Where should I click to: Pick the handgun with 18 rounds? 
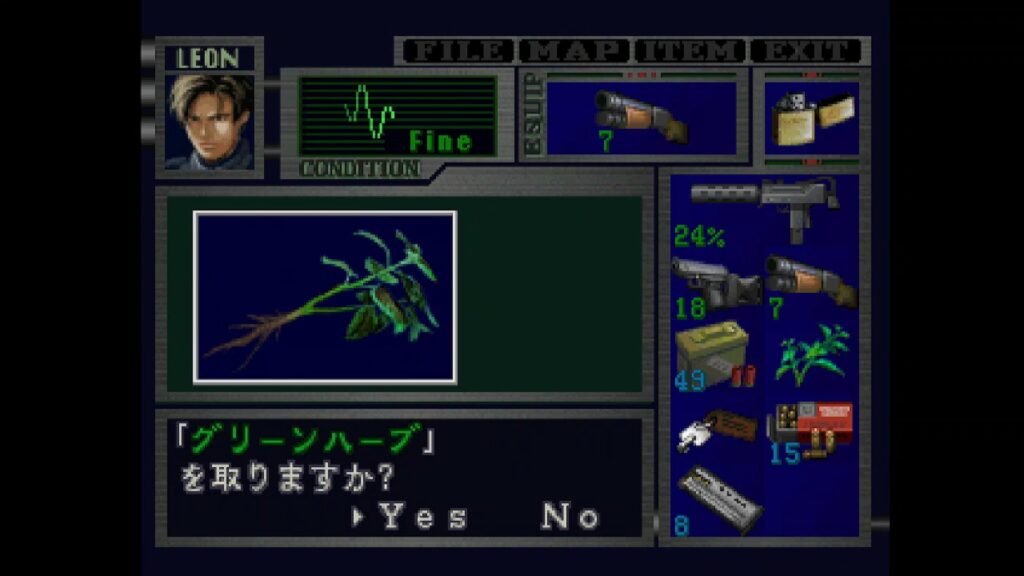pos(716,283)
